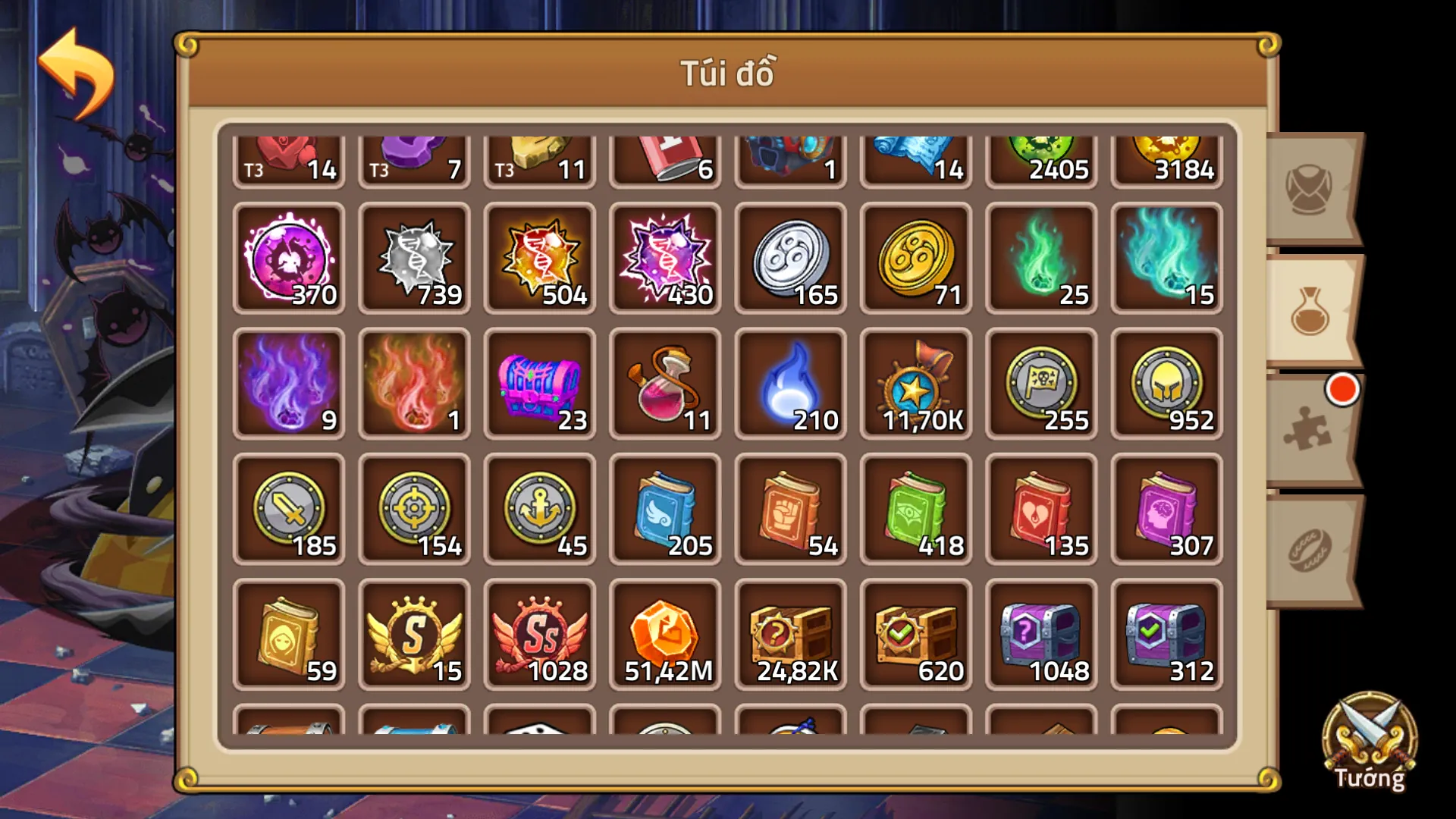Viewport: 1456px width, 819px height.
Task: Select the green book showing 418
Action: 915,510
